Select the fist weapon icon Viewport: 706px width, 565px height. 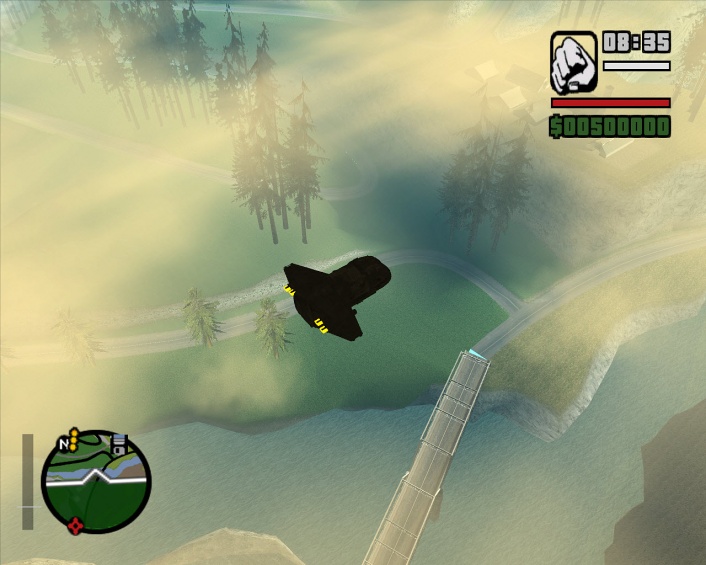coord(574,62)
